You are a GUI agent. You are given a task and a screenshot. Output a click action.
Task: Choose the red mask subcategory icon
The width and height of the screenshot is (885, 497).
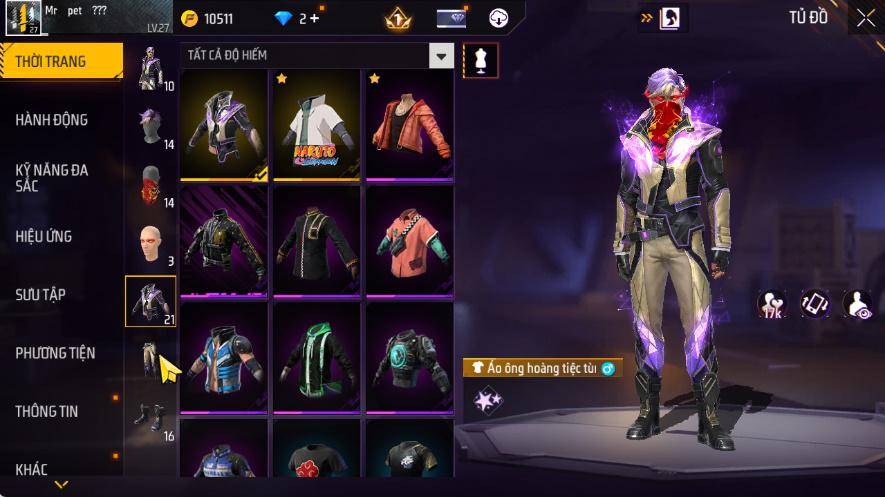(x=150, y=184)
